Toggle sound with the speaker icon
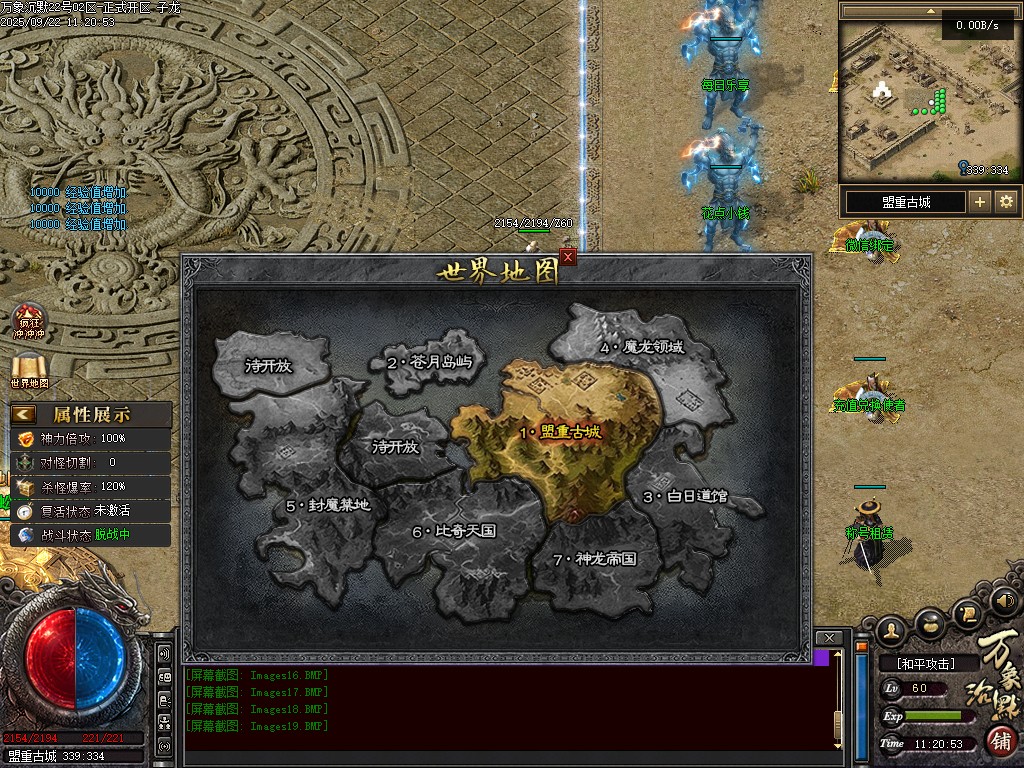This screenshot has height=768, width=1024. [x=1005, y=601]
